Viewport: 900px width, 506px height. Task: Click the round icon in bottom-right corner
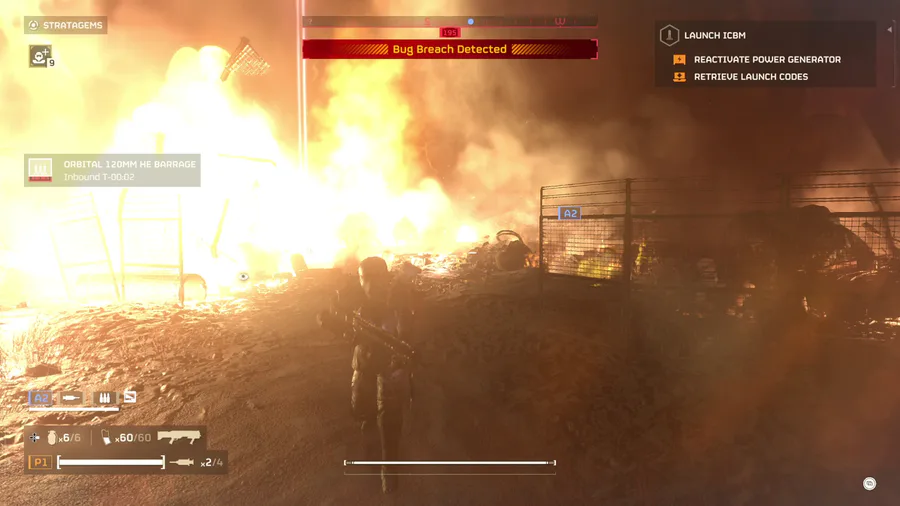pos(869,484)
